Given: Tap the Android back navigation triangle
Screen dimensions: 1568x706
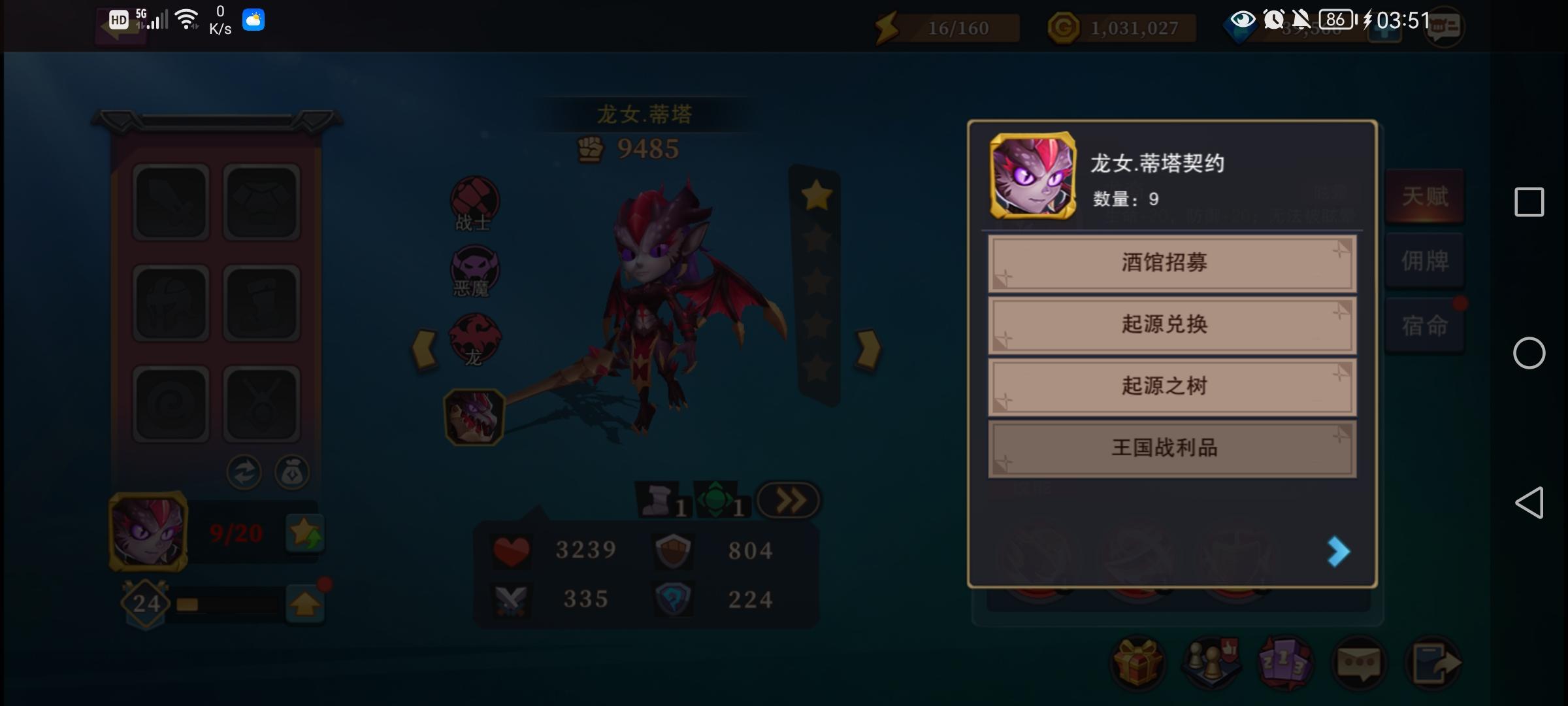Looking at the screenshot, I should tap(1529, 503).
